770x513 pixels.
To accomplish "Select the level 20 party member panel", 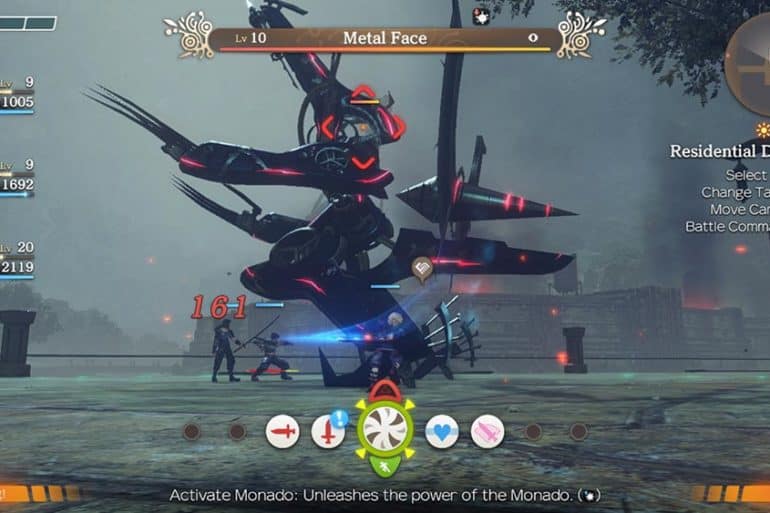I will point(17,262).
